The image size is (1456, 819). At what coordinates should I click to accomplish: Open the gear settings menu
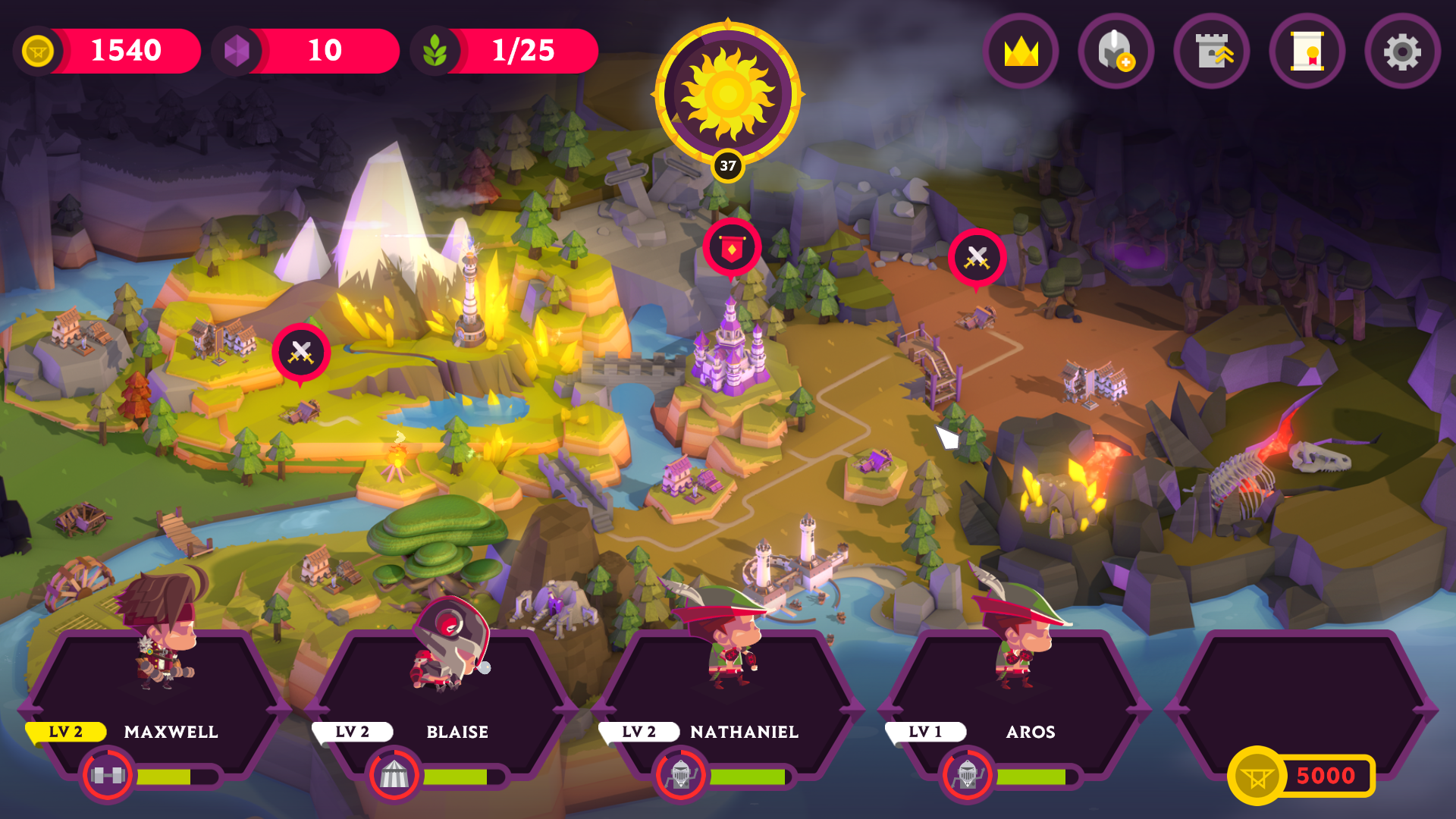1402,52
